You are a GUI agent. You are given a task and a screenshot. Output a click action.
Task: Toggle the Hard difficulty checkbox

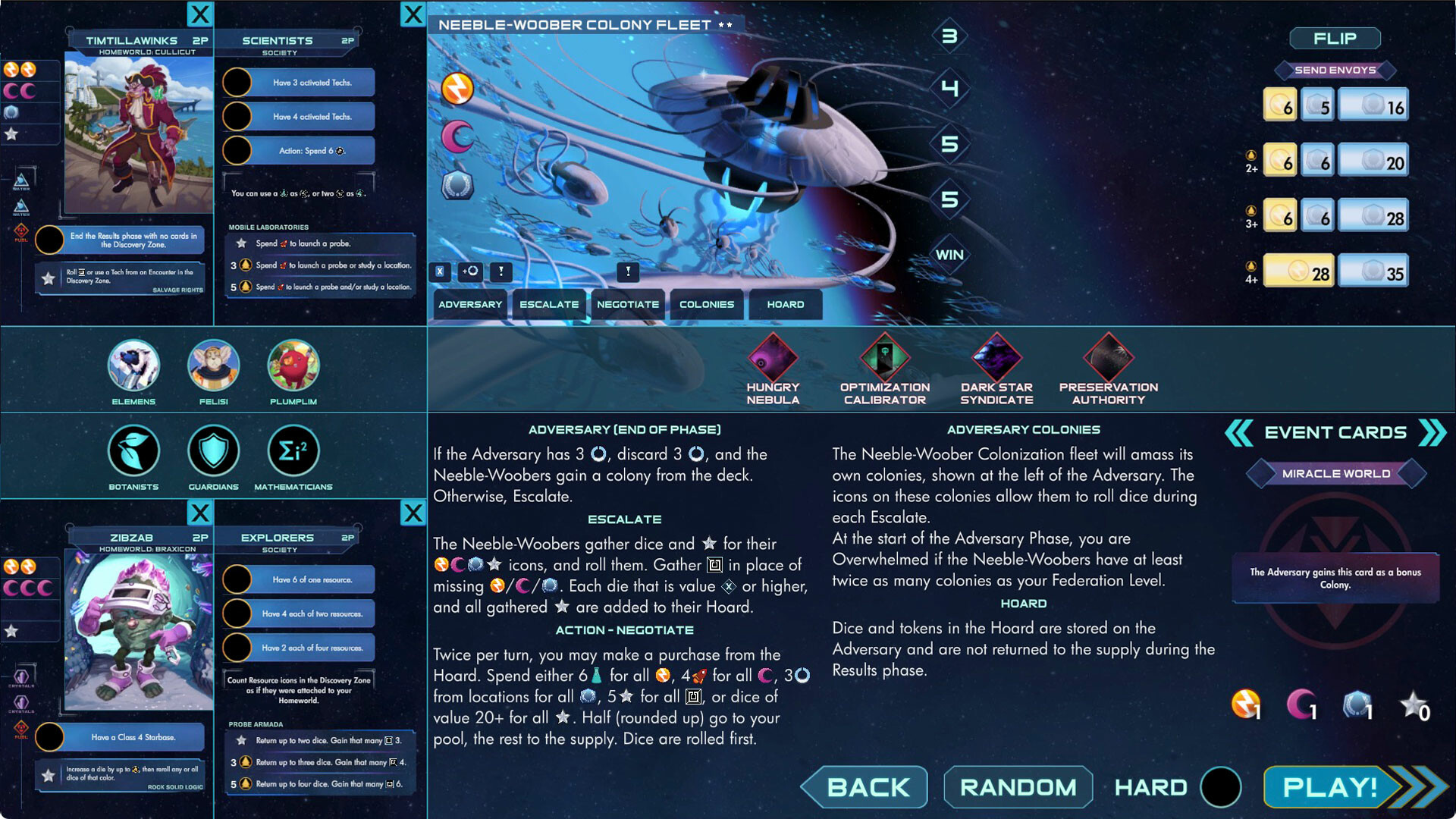coord(1221,786)
